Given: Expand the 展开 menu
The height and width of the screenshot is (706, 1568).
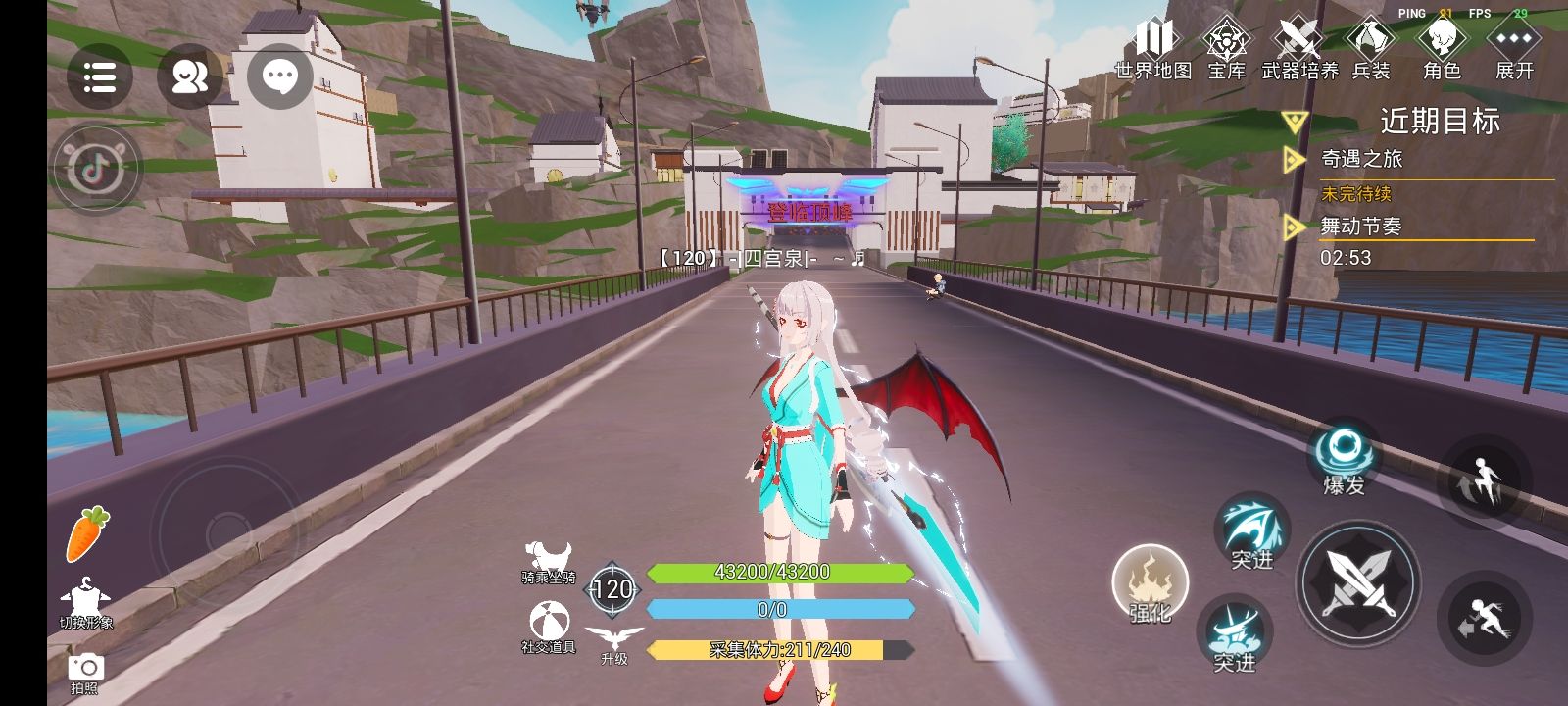Looking at the screenshot, I should pos(1514,49).
